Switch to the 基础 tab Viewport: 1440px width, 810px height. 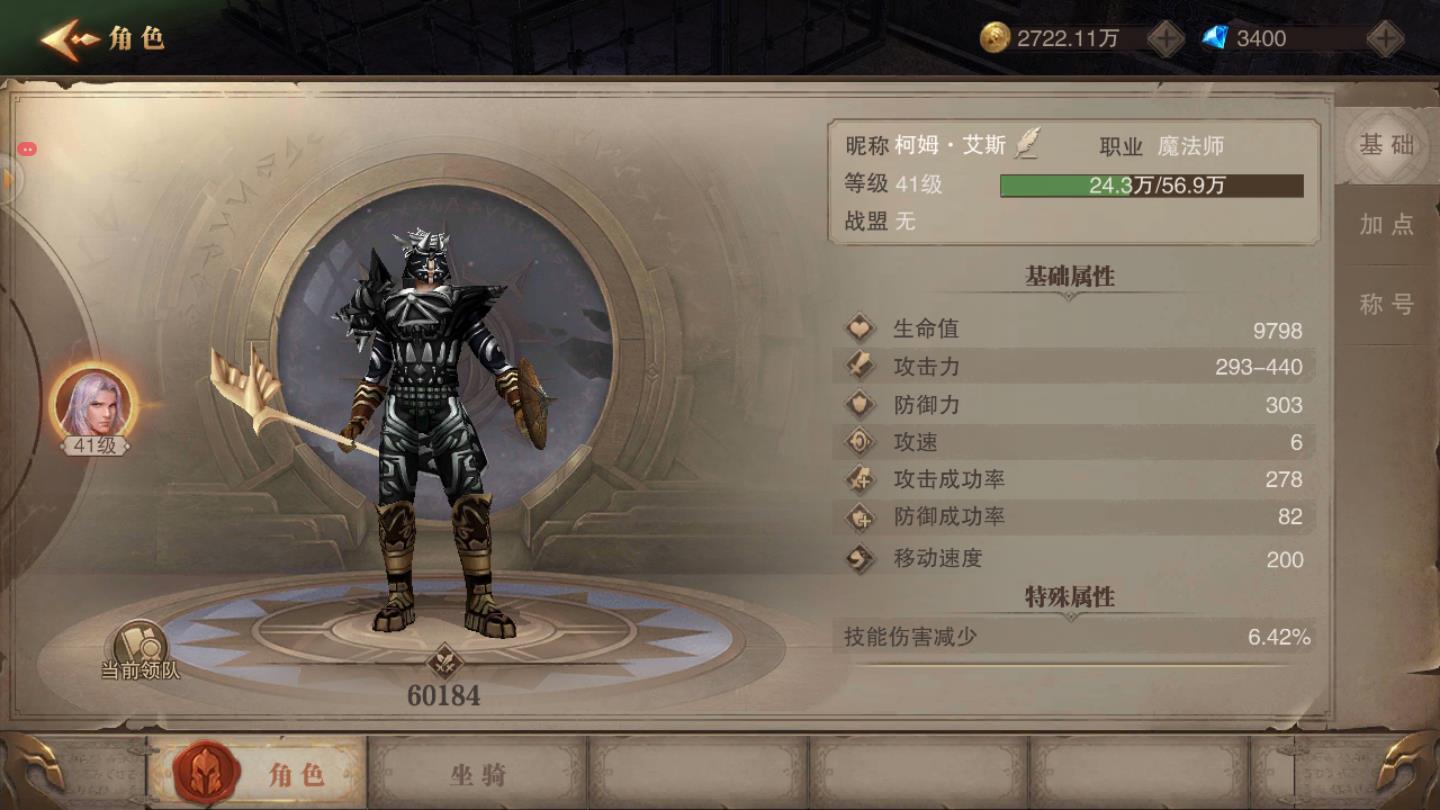pyautogui.click(x=1386, y=146)
